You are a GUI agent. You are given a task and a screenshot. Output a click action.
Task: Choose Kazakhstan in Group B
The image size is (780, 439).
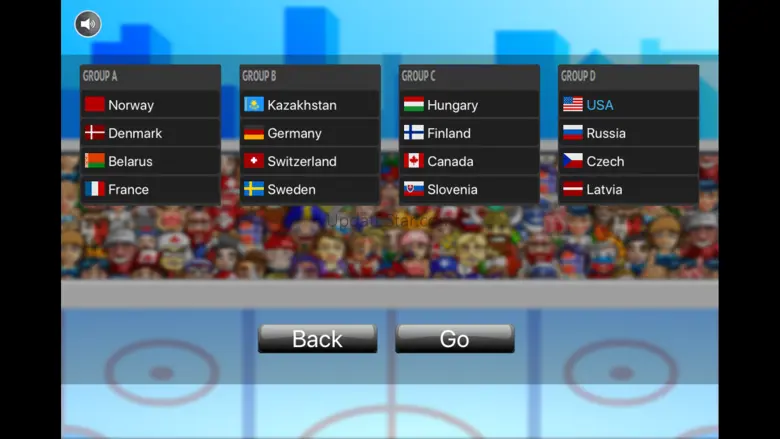[310, 105]
